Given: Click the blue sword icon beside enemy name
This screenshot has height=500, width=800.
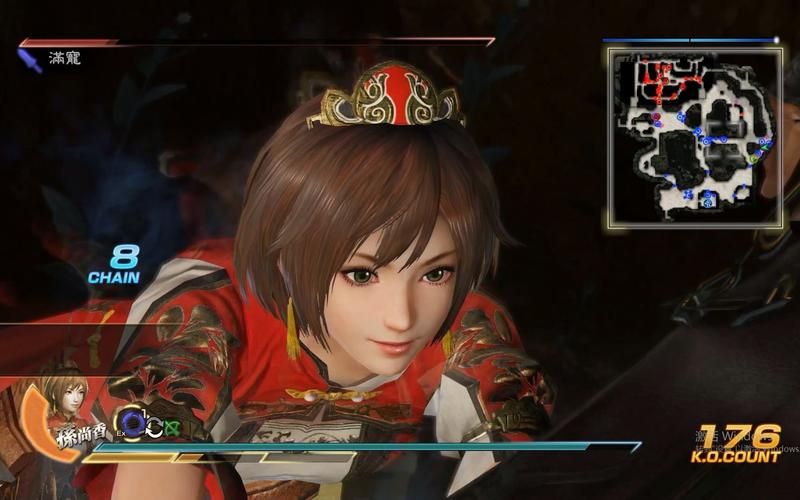Looking at the screenshot, I should 31,60.
